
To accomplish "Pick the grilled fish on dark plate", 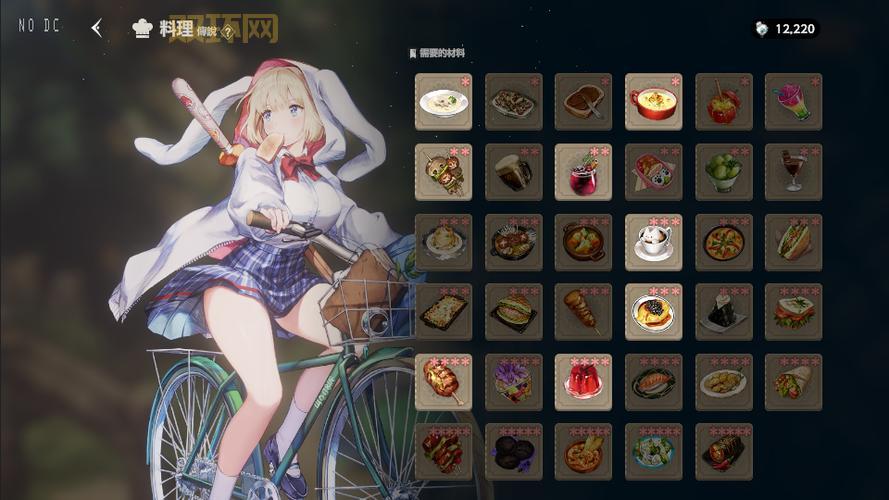I will coord(653,382).
